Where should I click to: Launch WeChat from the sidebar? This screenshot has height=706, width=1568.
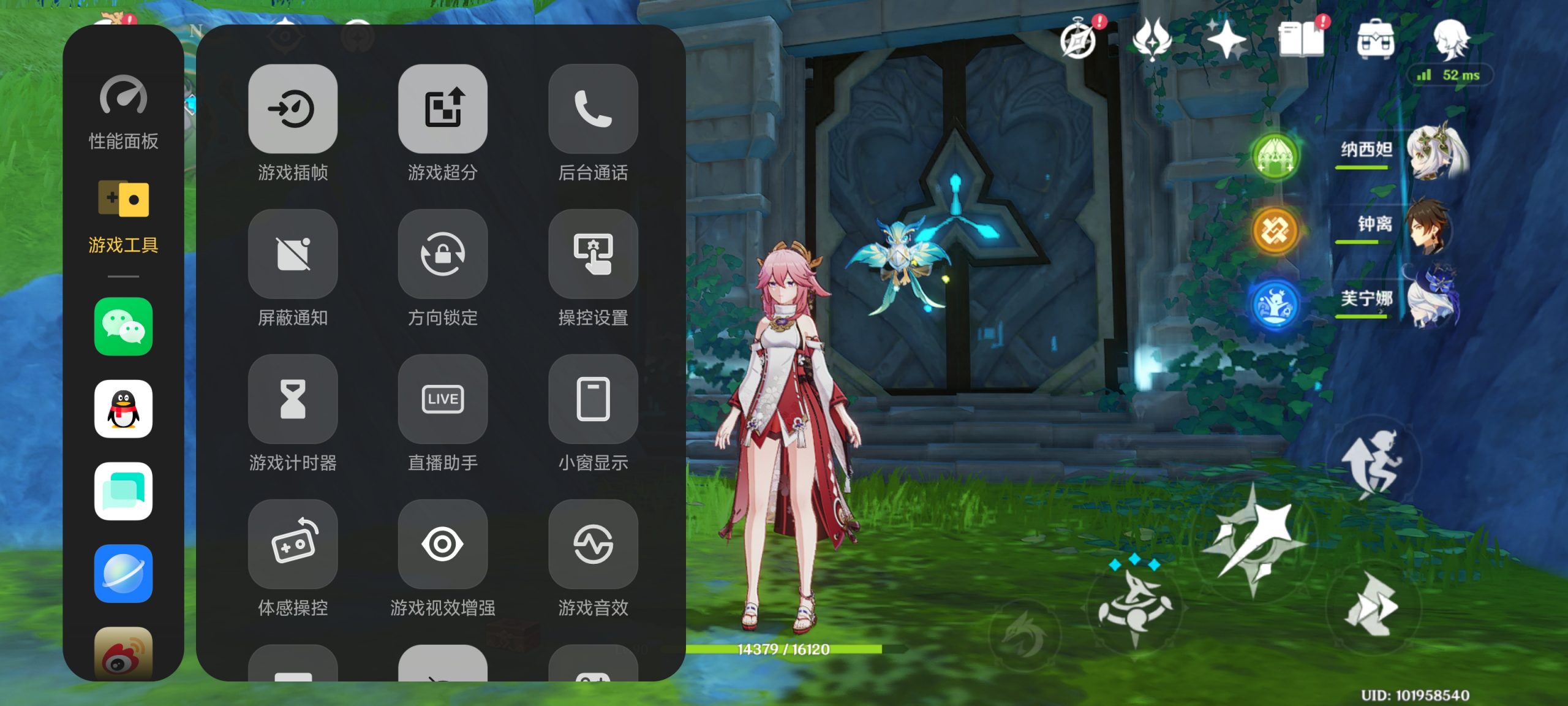[123, 326]
